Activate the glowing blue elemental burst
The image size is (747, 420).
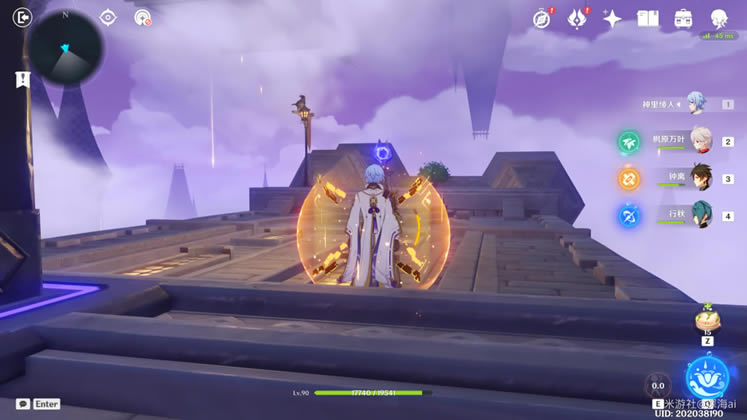tap(707, 378)
